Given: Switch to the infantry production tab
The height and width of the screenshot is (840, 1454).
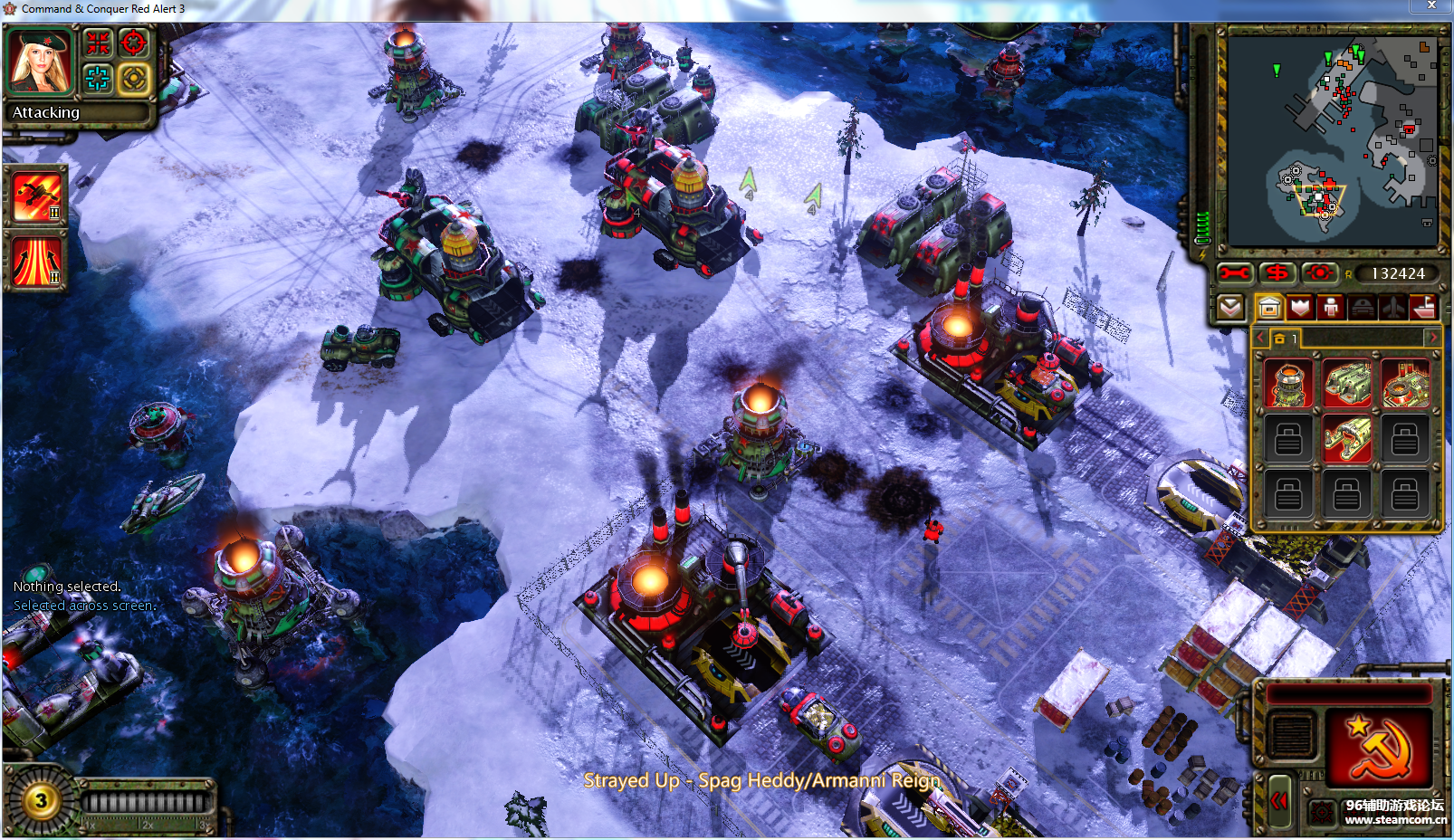Looking at the screenshot, I should 1331,308.
